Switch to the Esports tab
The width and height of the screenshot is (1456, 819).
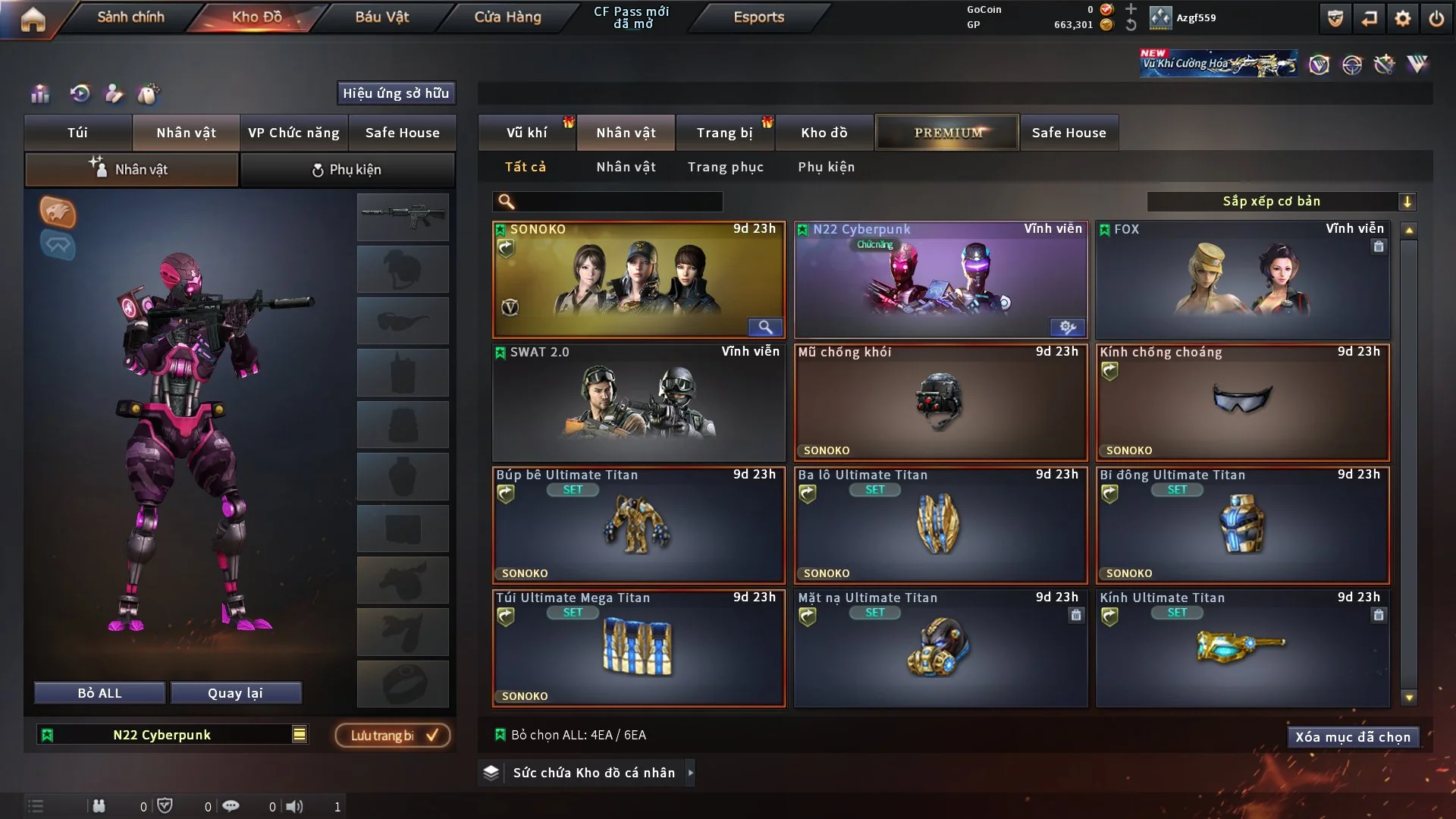coord(758,17)
